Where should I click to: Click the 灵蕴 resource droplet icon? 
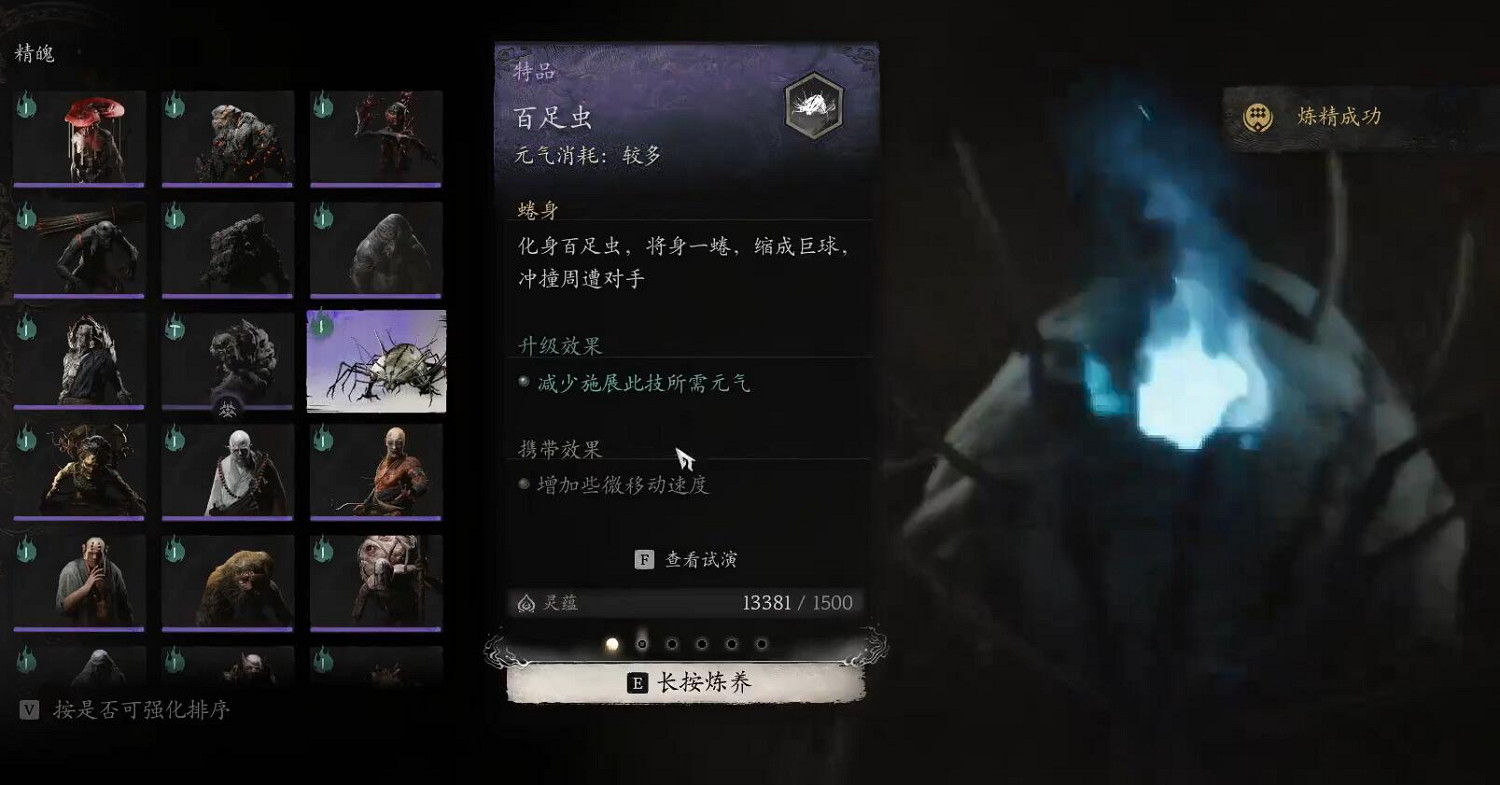[527, 603]
